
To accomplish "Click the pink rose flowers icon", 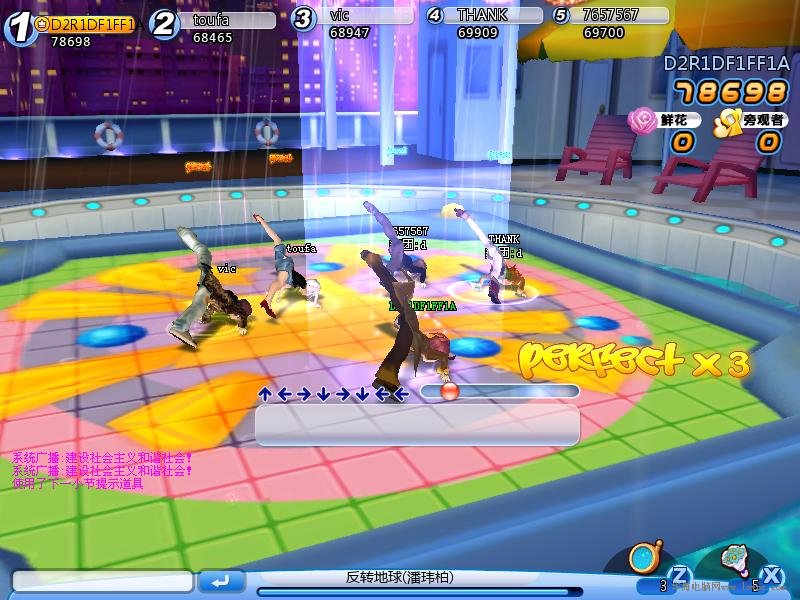I will coord(640,121).
